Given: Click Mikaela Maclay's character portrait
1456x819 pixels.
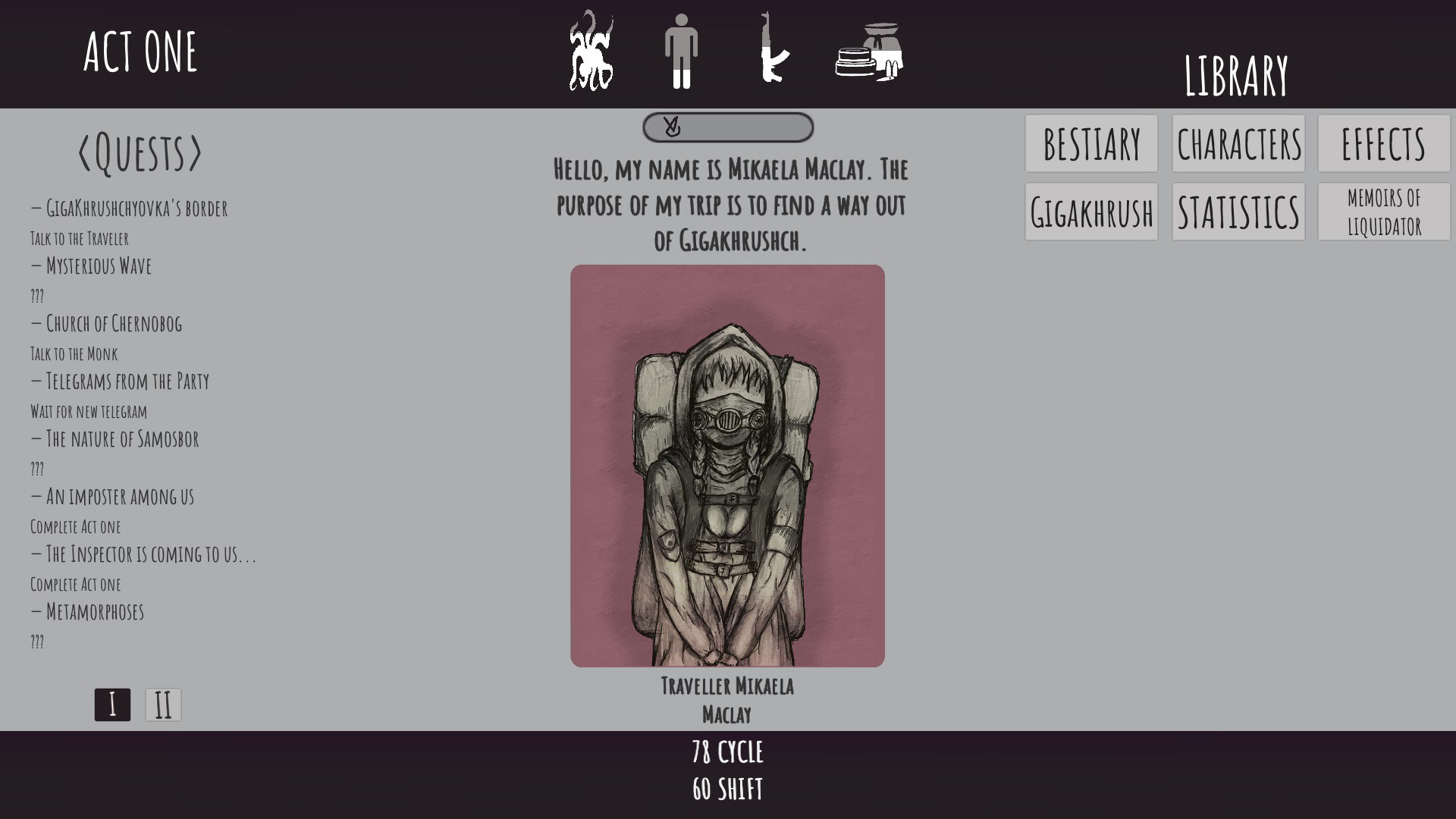Looking at the screenshot, I should (x=727, y=466).
